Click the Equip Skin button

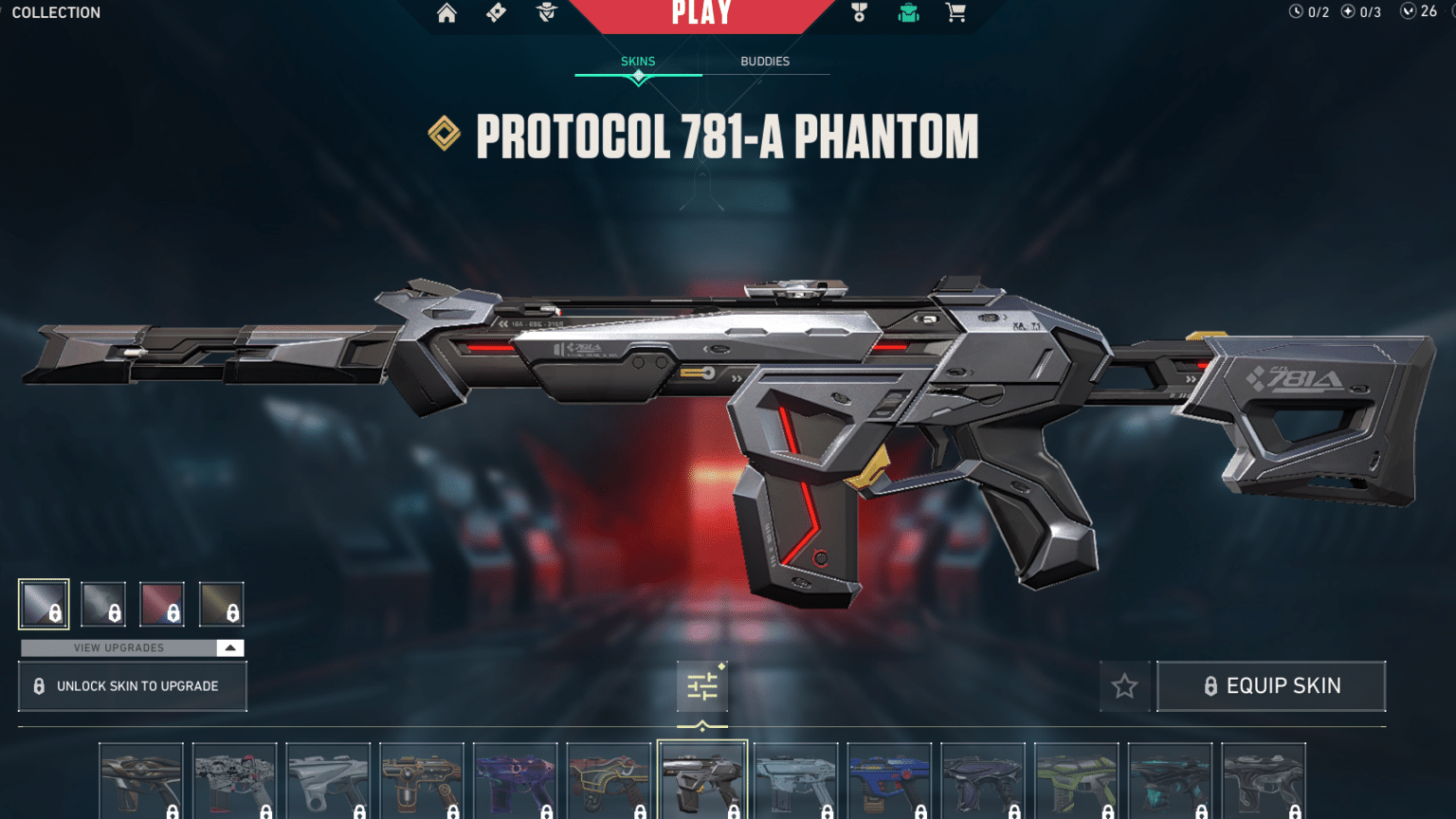click(1271, 686)
